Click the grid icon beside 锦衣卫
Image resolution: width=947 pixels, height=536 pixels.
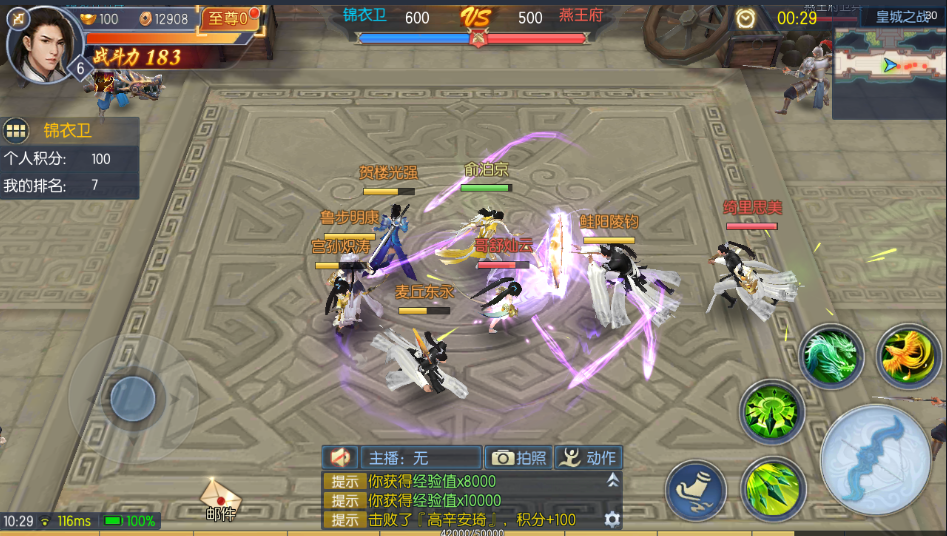(16, 130)
